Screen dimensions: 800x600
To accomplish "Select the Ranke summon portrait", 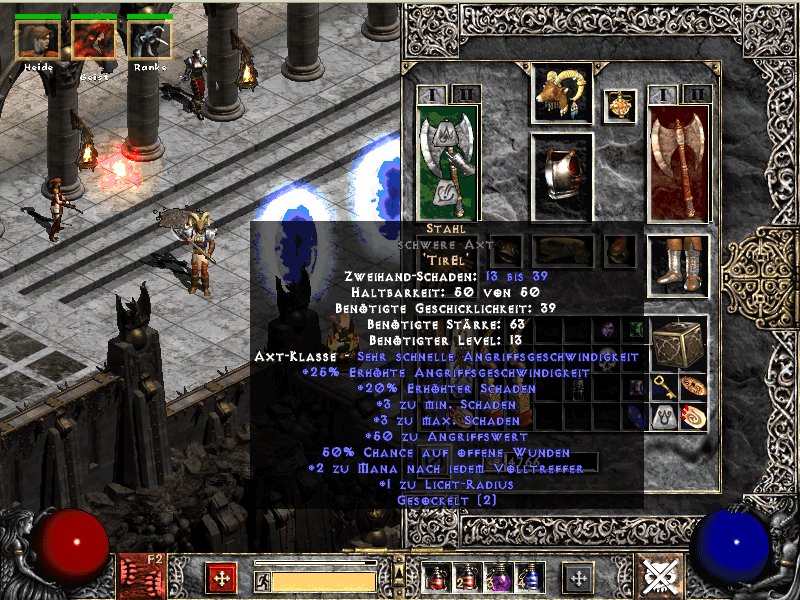I will click(150, 40).
